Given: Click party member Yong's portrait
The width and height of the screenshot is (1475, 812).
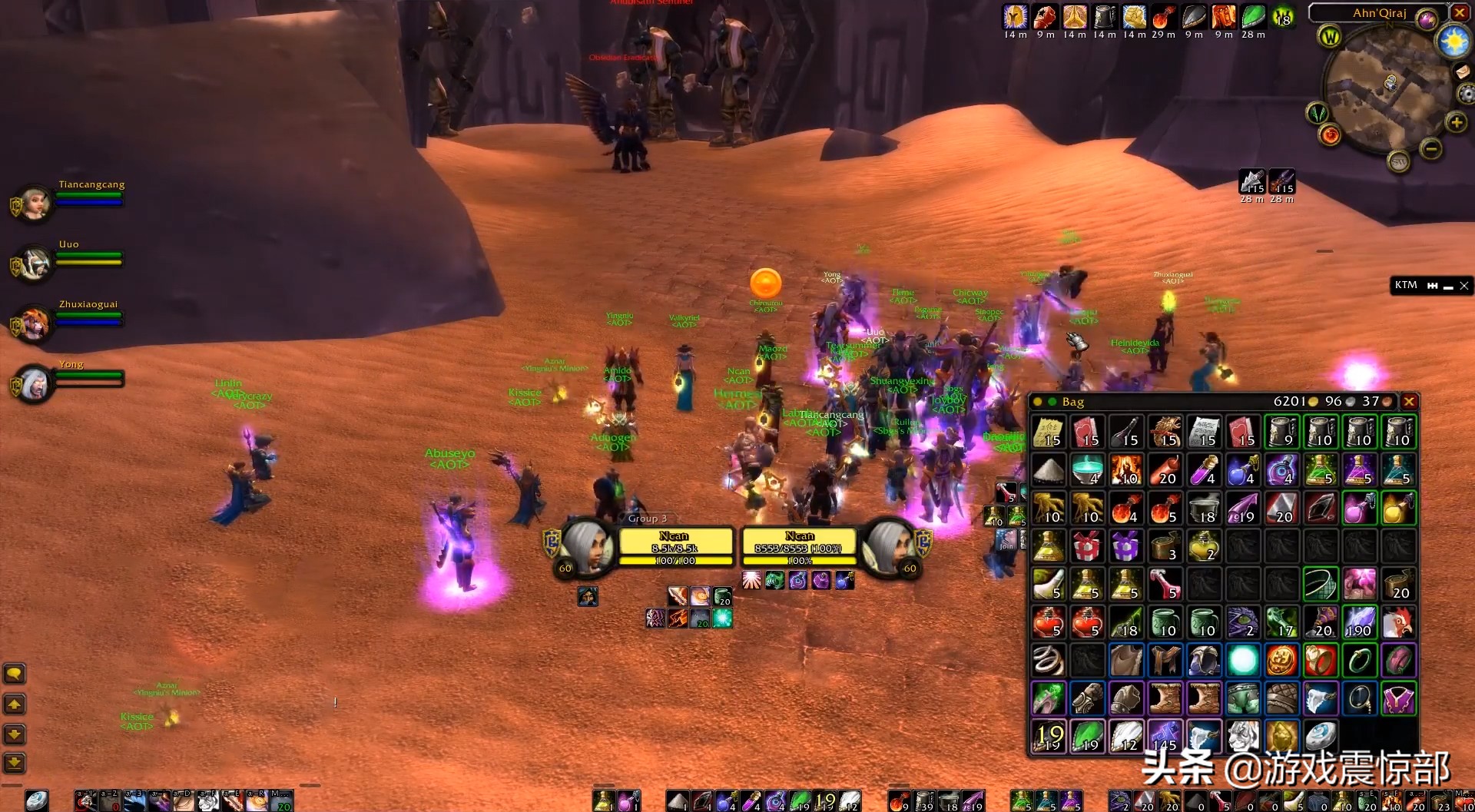Looking at the screenshot, I should point(34,383).
